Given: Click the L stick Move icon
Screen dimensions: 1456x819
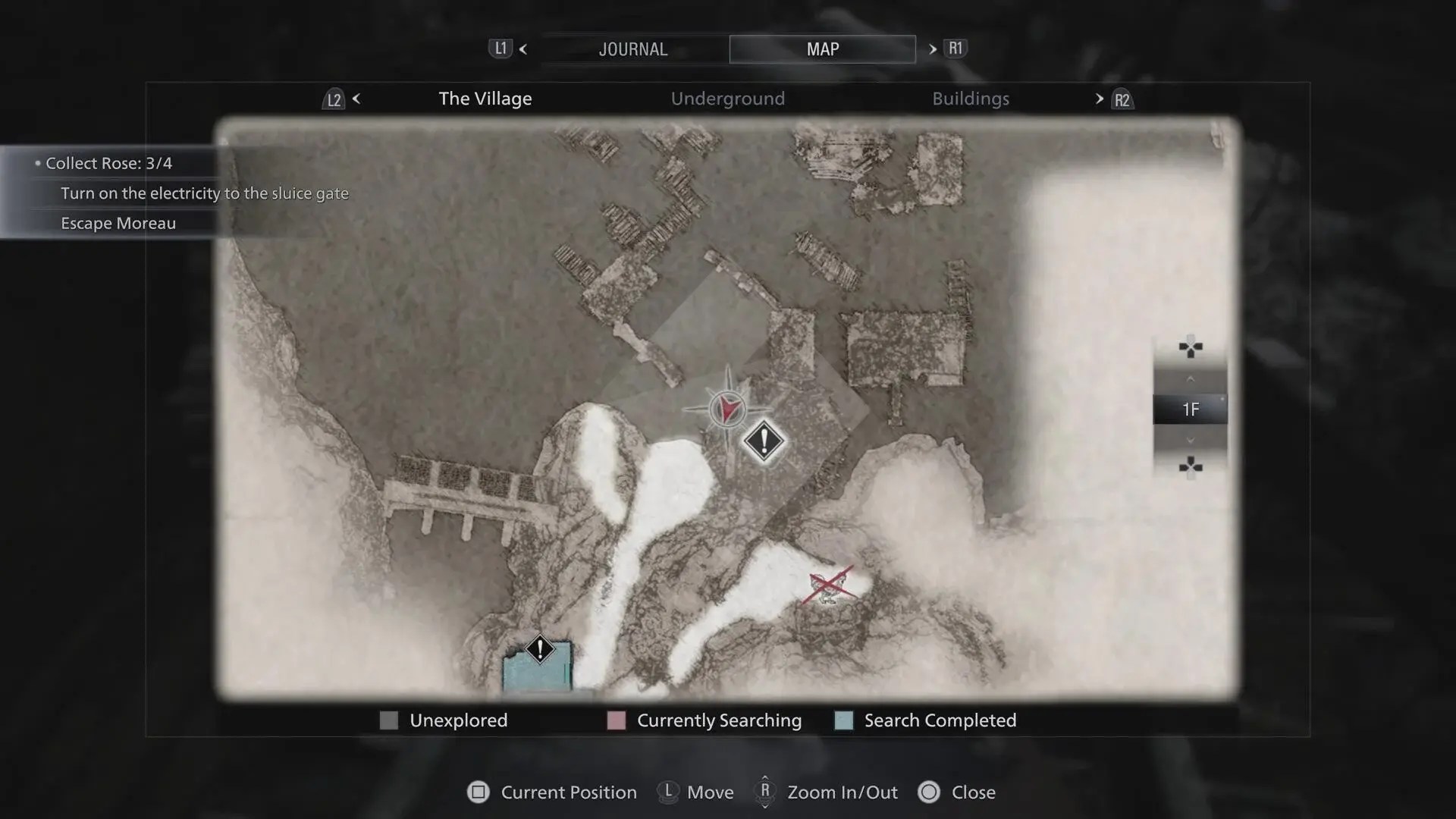Looking at the screenshot, I should 668,792.
